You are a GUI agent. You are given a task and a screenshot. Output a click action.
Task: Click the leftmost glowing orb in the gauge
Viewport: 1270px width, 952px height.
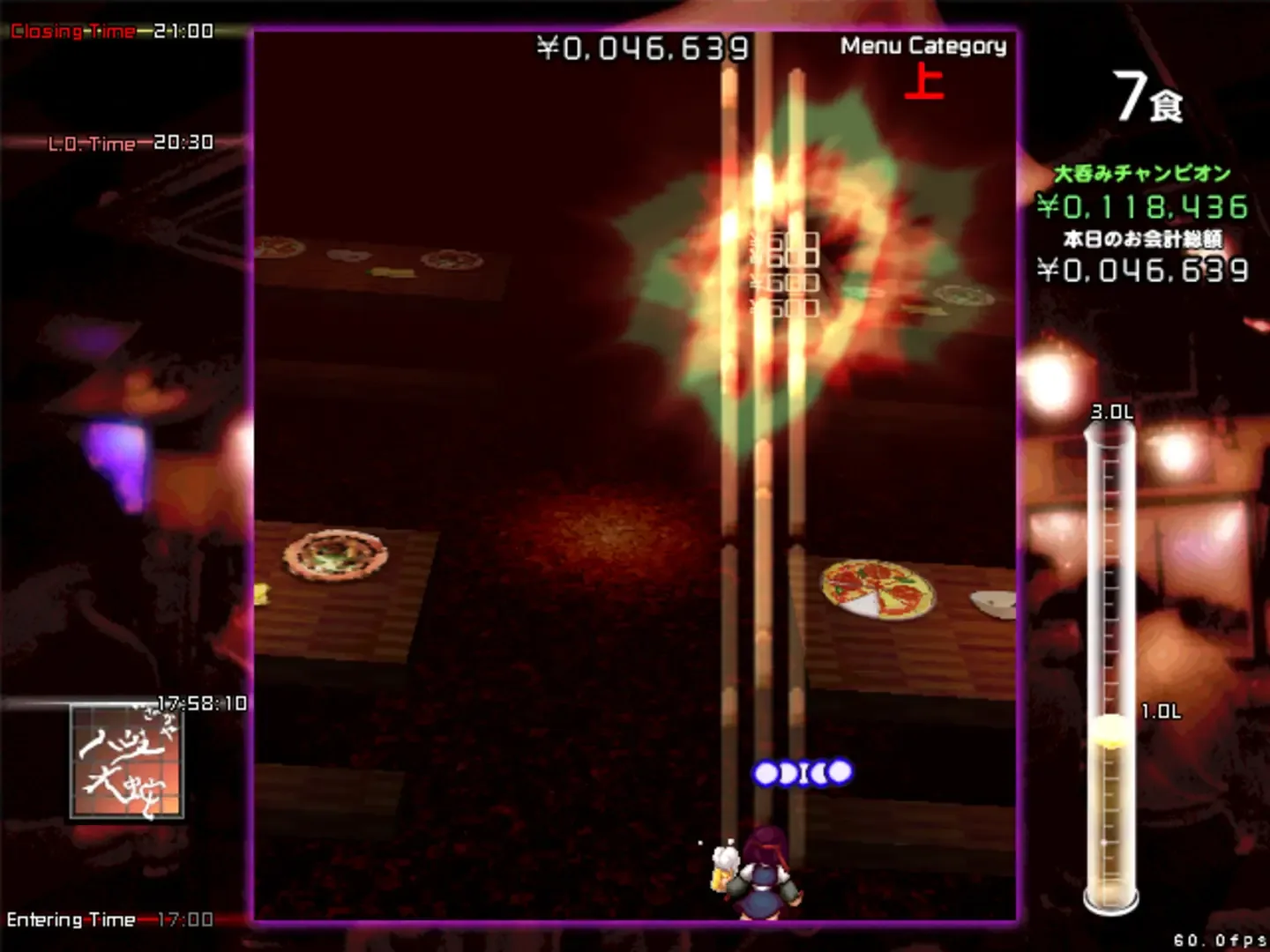click(764, 773)
